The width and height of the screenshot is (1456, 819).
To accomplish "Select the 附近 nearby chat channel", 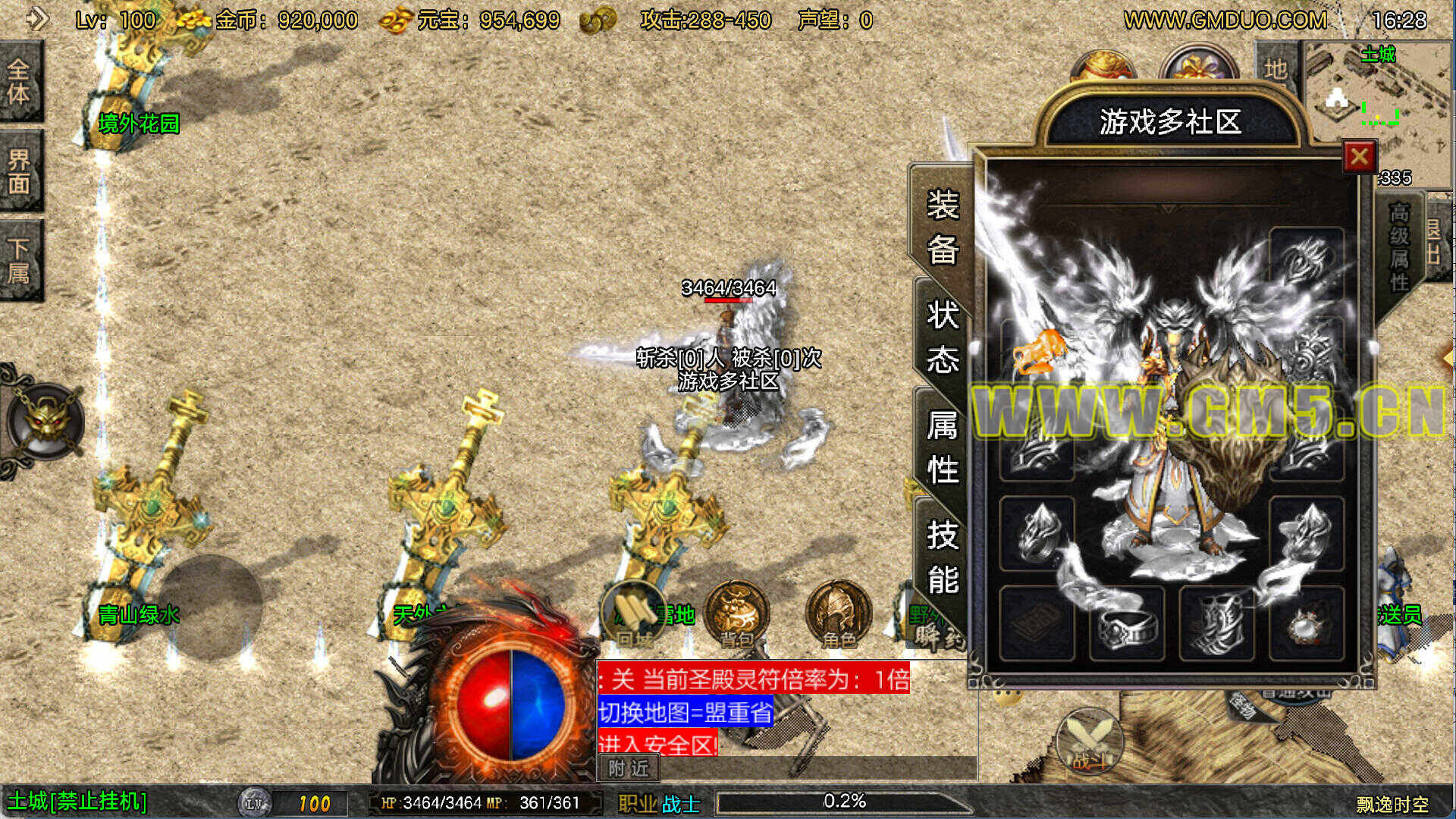I will (x=629, y=768).
